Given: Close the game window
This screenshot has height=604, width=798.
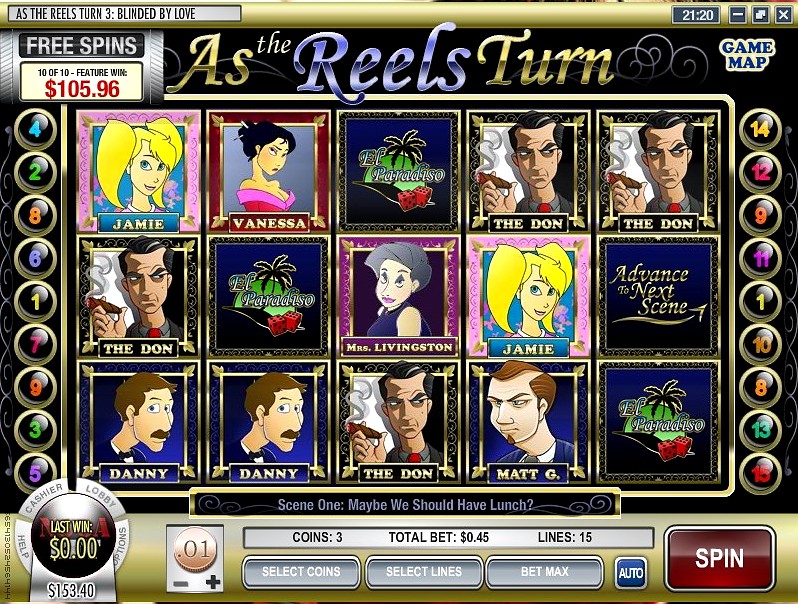Looking at the screenshot, I should click(x=781, y=15).
